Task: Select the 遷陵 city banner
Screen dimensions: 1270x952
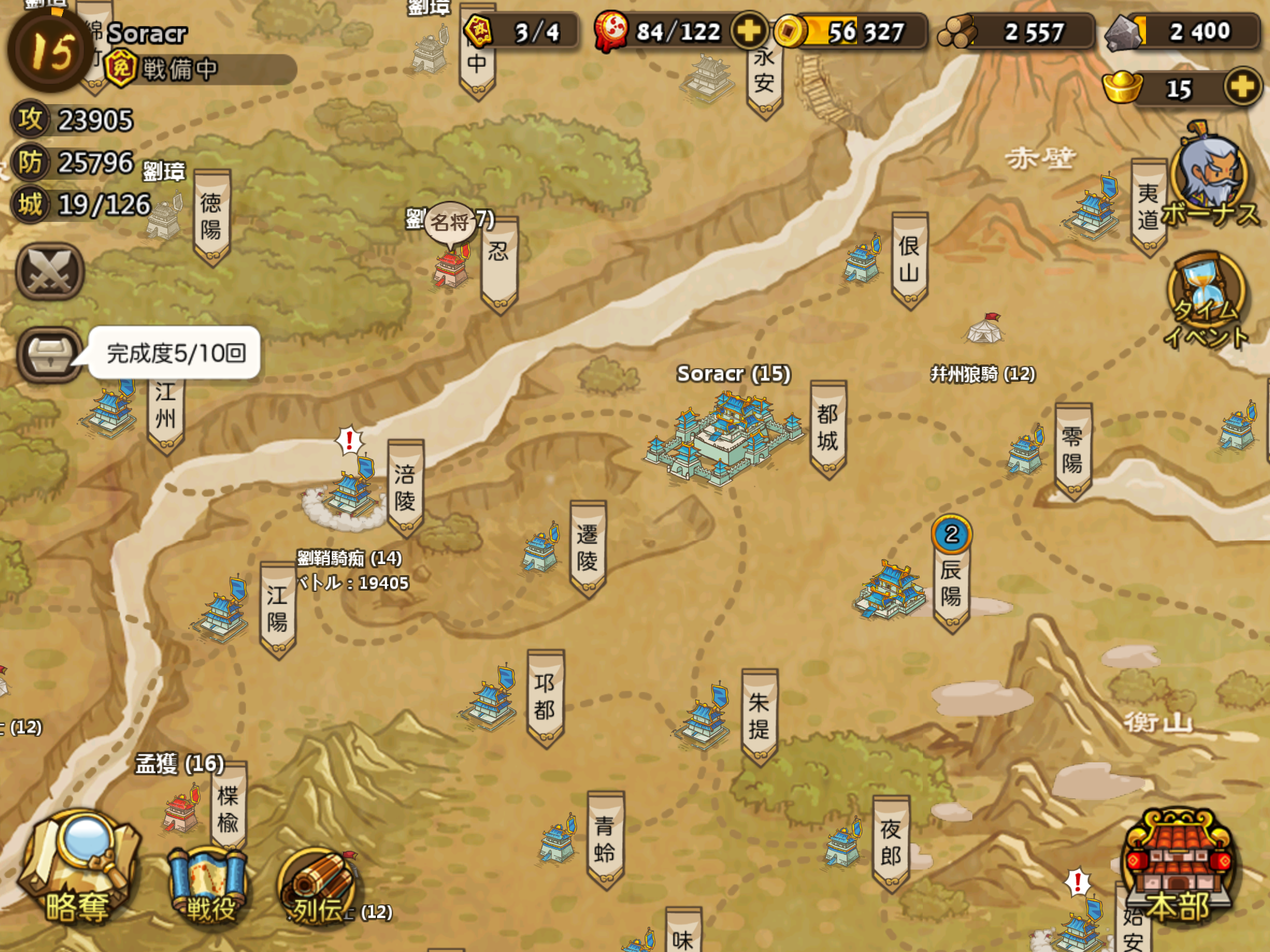Action: pos(587,548)
